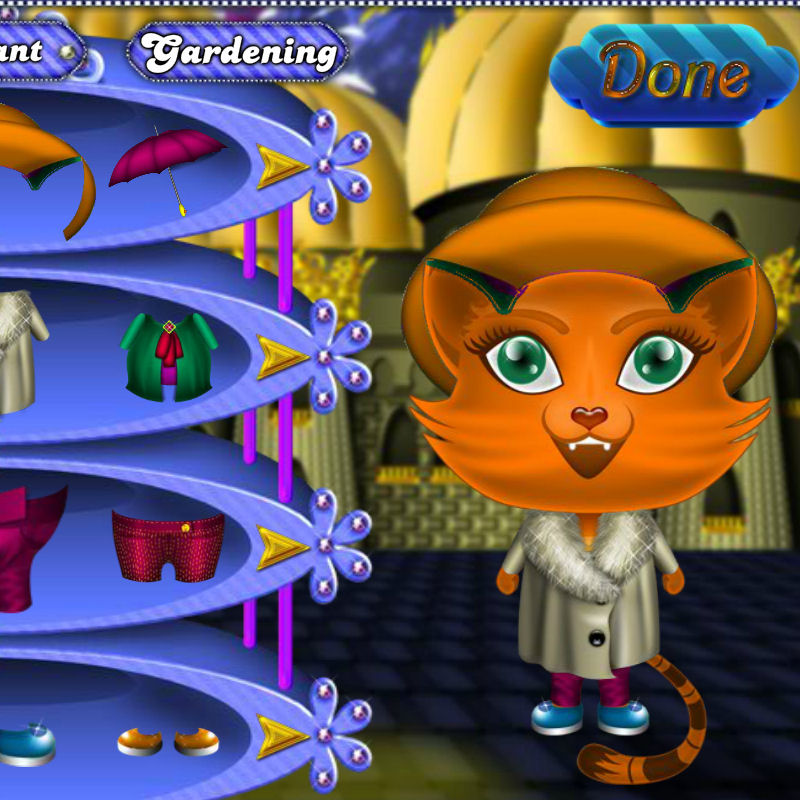Choose the orange hat on the top shelf
This screenshot has height=800, width=800.
coord(45,165)
